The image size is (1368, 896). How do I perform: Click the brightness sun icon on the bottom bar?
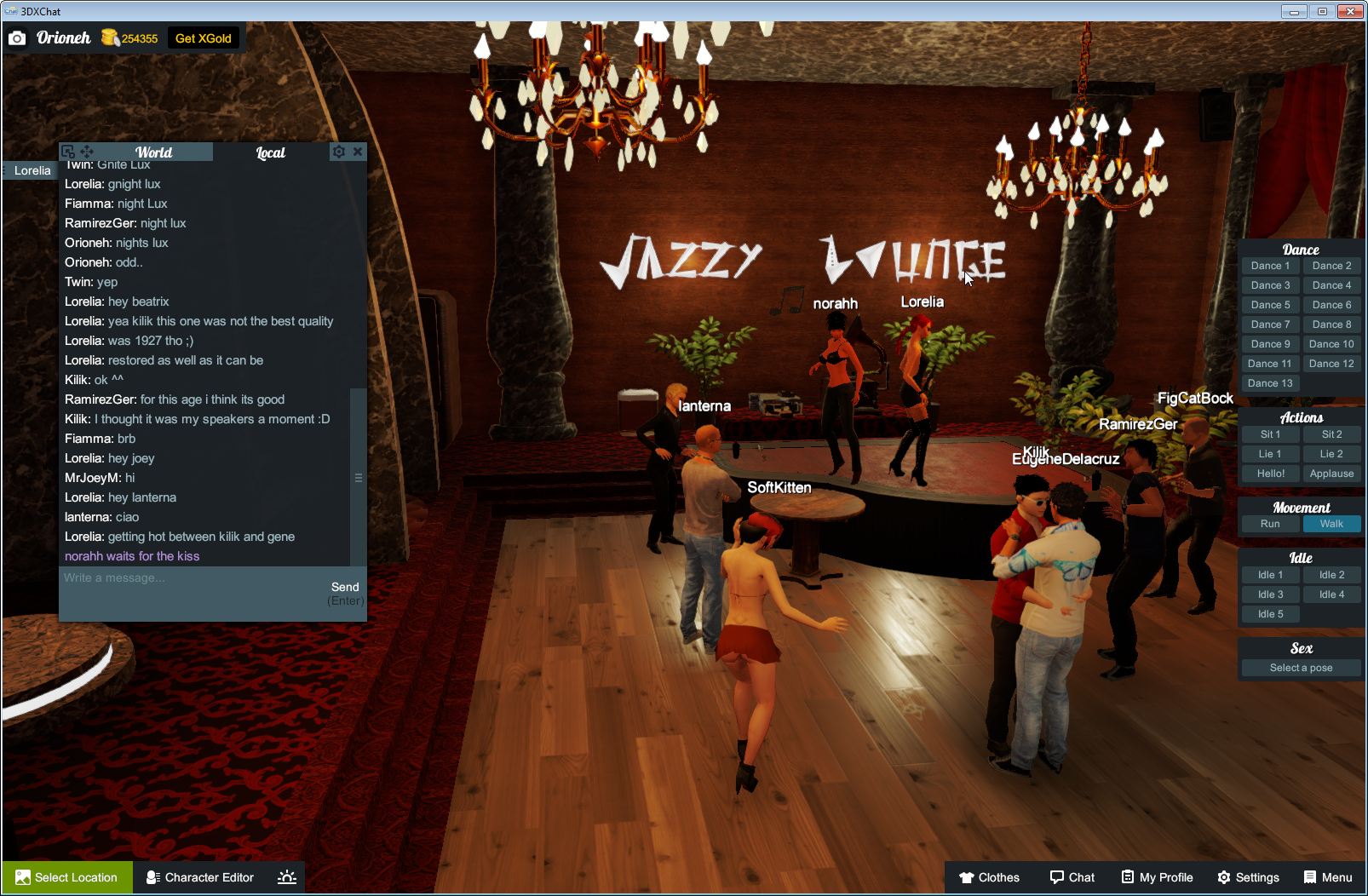click(287, 877)
